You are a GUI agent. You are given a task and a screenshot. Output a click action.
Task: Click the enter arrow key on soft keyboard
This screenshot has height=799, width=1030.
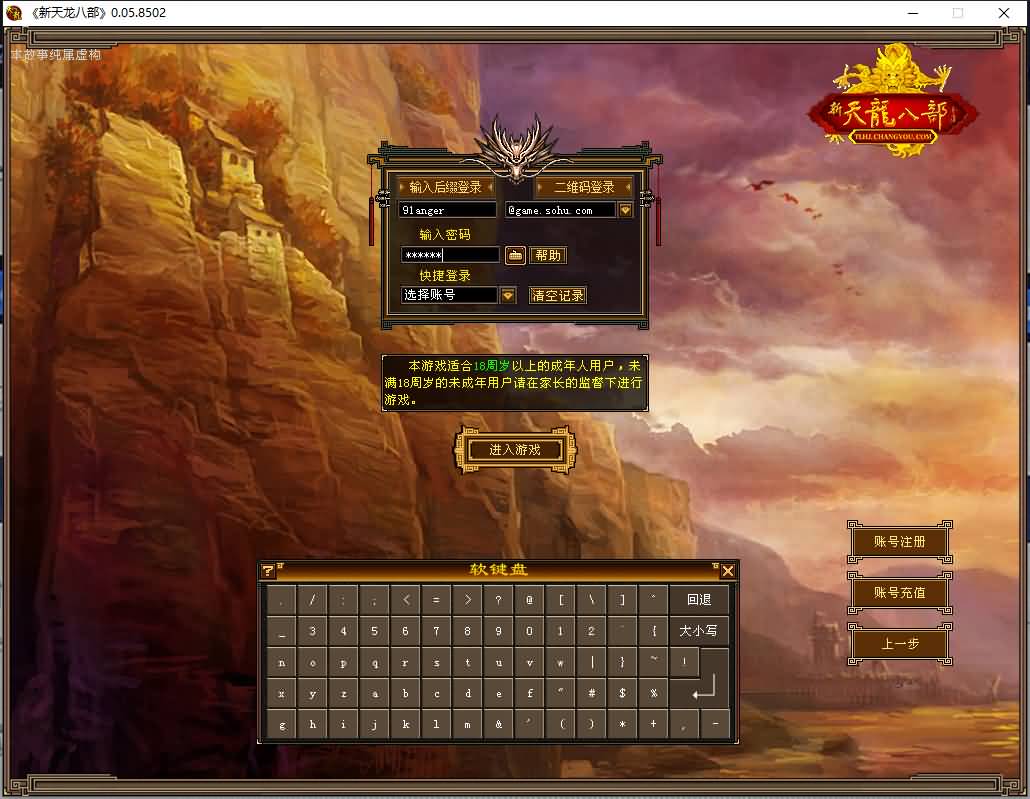click(x=704, y=688)
